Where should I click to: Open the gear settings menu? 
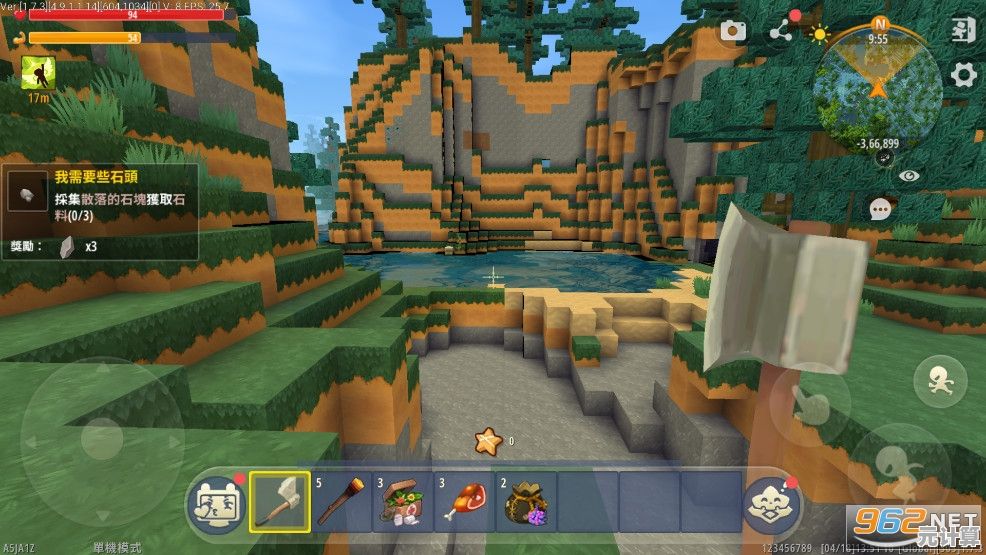point(963,74)
